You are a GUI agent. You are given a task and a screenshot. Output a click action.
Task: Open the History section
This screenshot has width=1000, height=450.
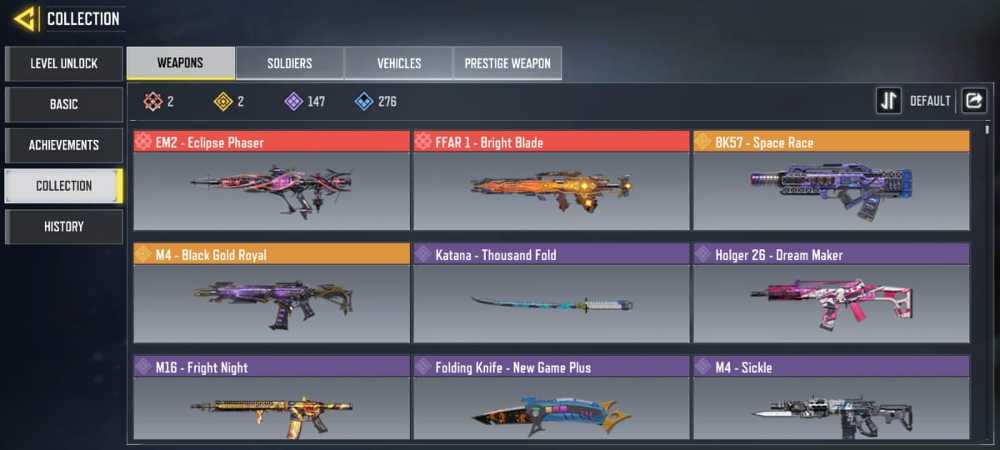click(64, 227)
